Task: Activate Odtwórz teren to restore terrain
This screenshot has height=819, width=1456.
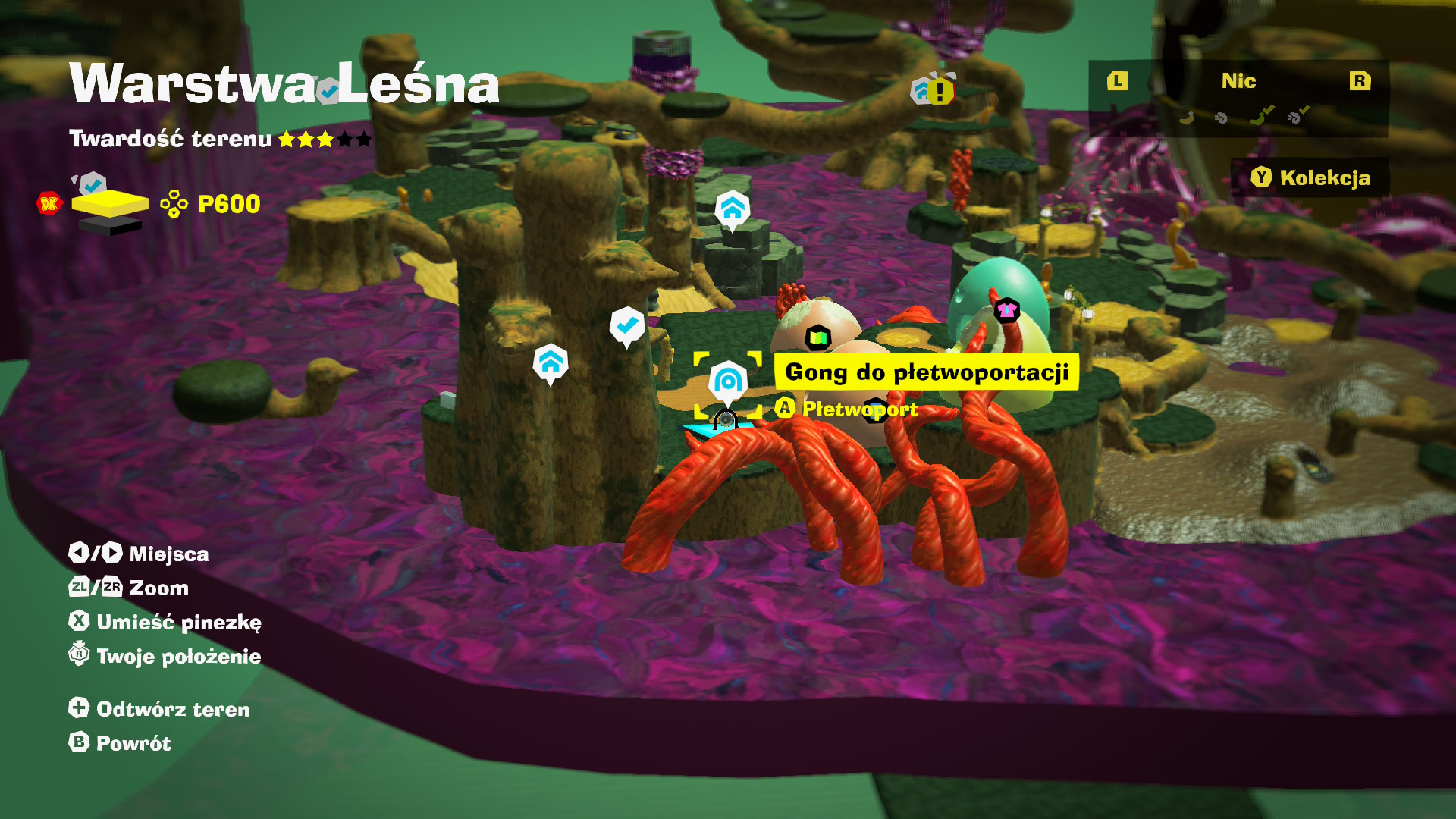Action: 159,709
